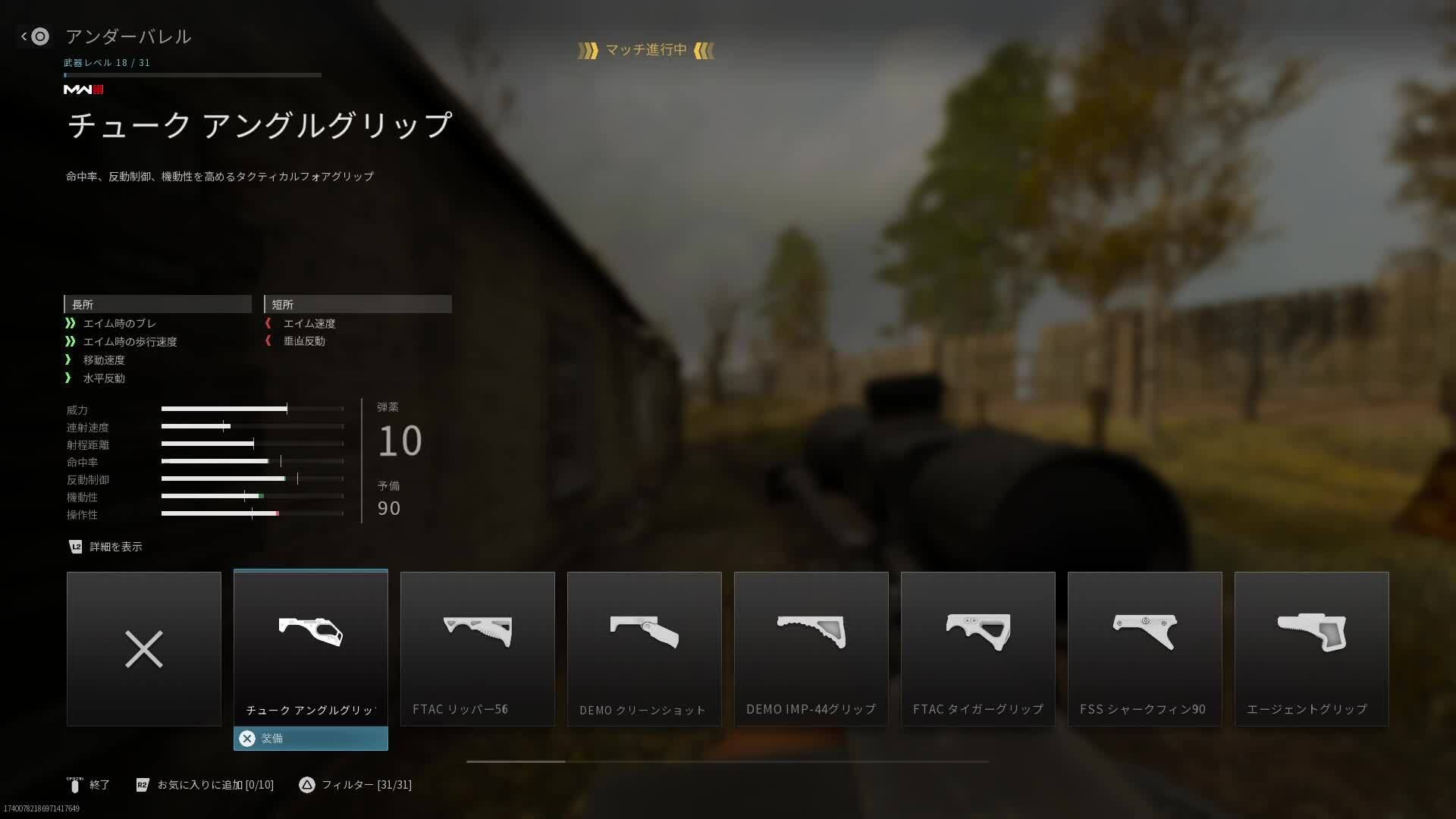This screenshot has width=1456, height=819.
Task: Click the マッチ進行中 status banner
Action: (645, 51)
